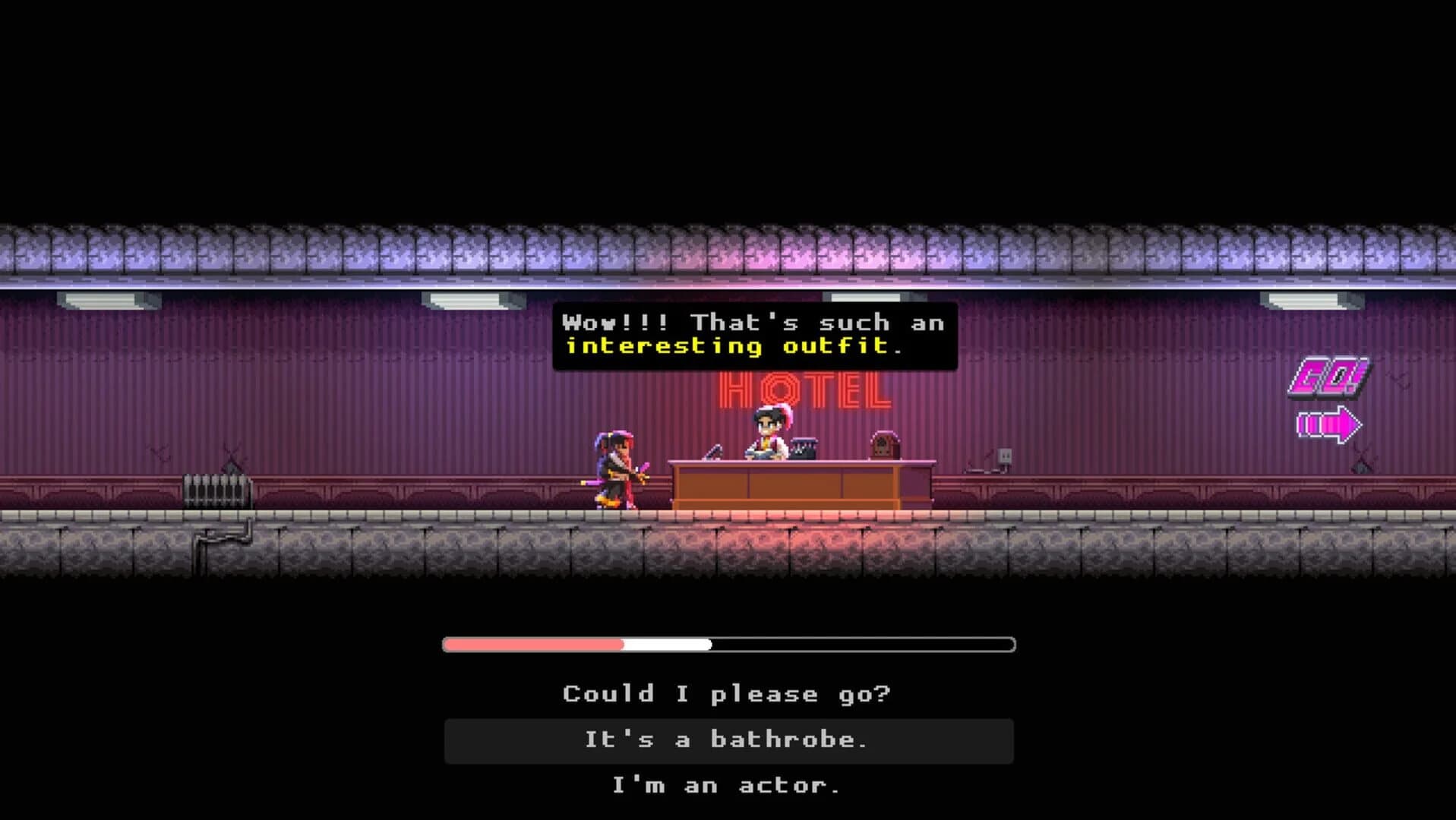1456x820 pixels.
Task: Pick the 'I'm an actor.' reply
Action: pyautogui.click(x=728, y=784)
